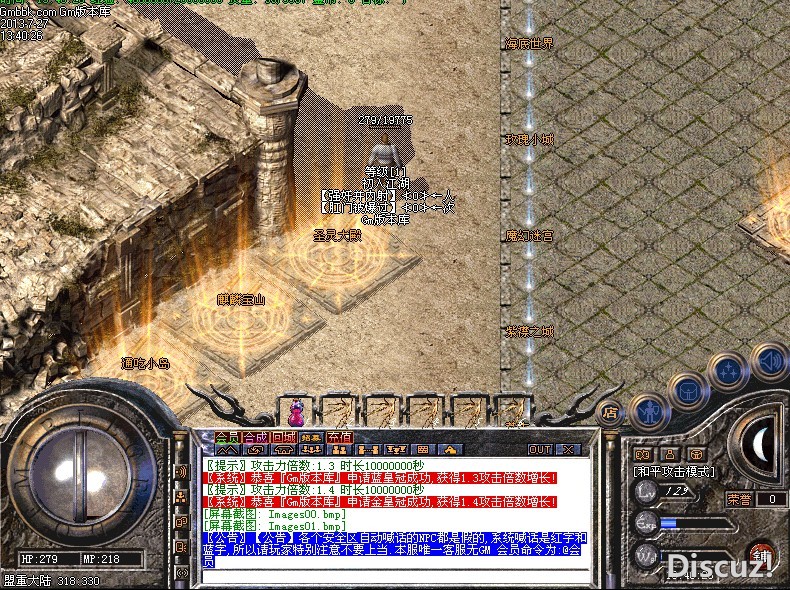Toggle the sound speaker round icon

[768, 360]
